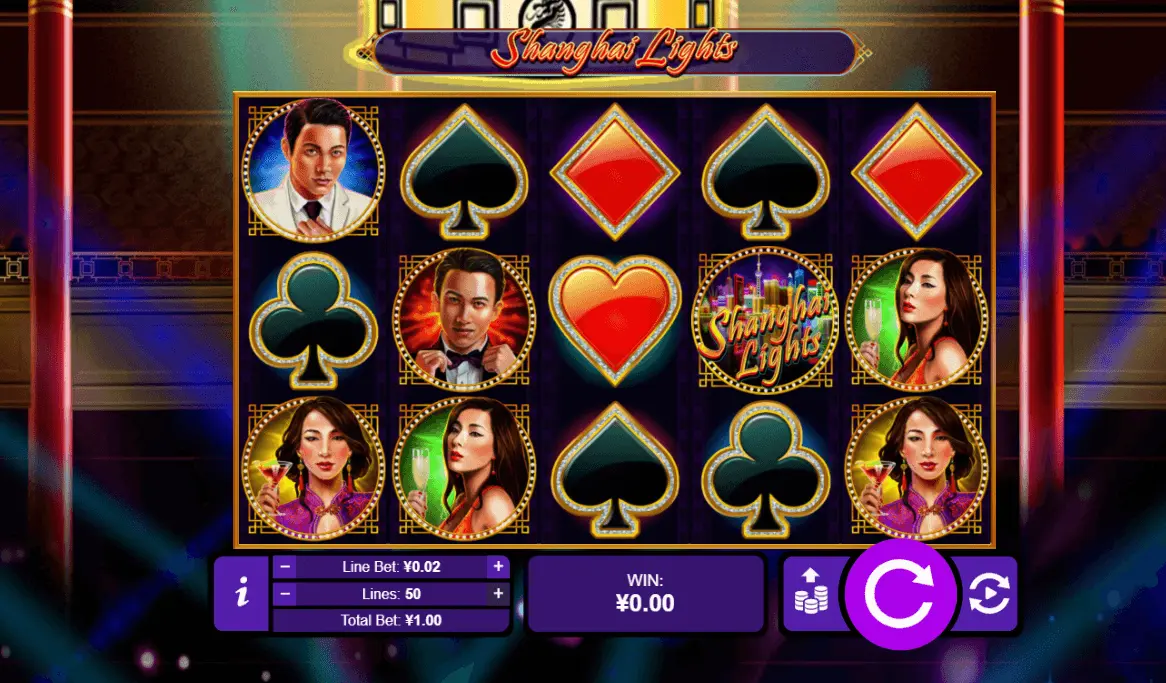Increase the Line Bet amount
1166x683 pixels.
498,567
